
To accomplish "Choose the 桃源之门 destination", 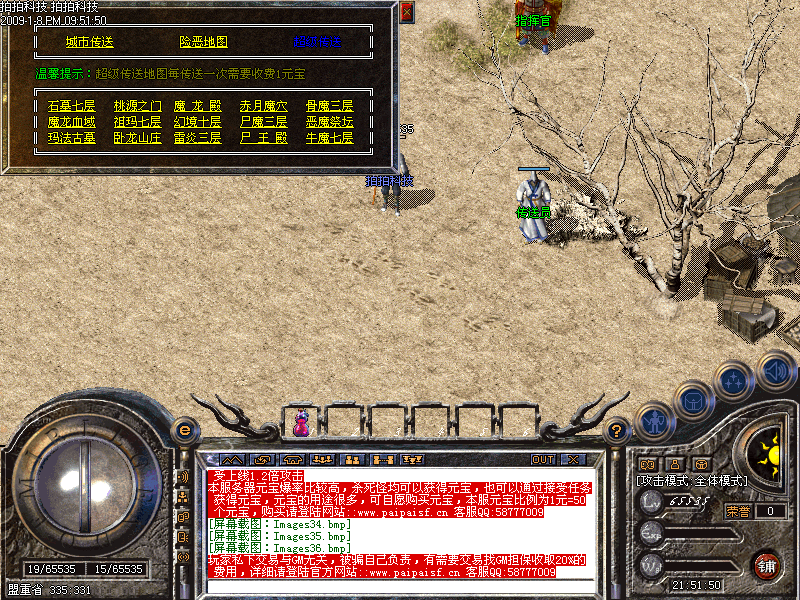I will 137,106.
